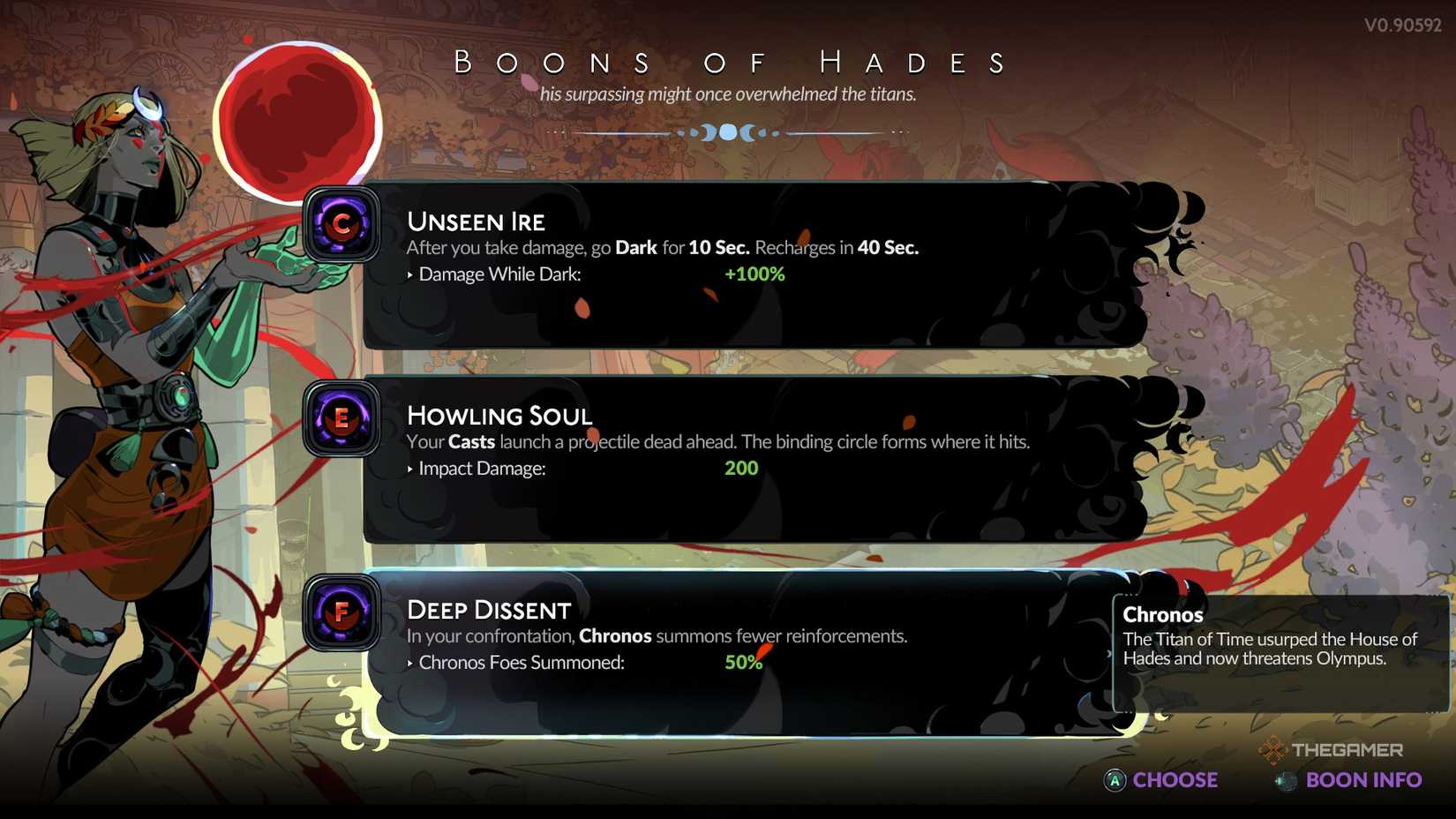Click the Boons of Hades title
The height and width of the screenshot is (819, 1456).
(x=729, y=62)
